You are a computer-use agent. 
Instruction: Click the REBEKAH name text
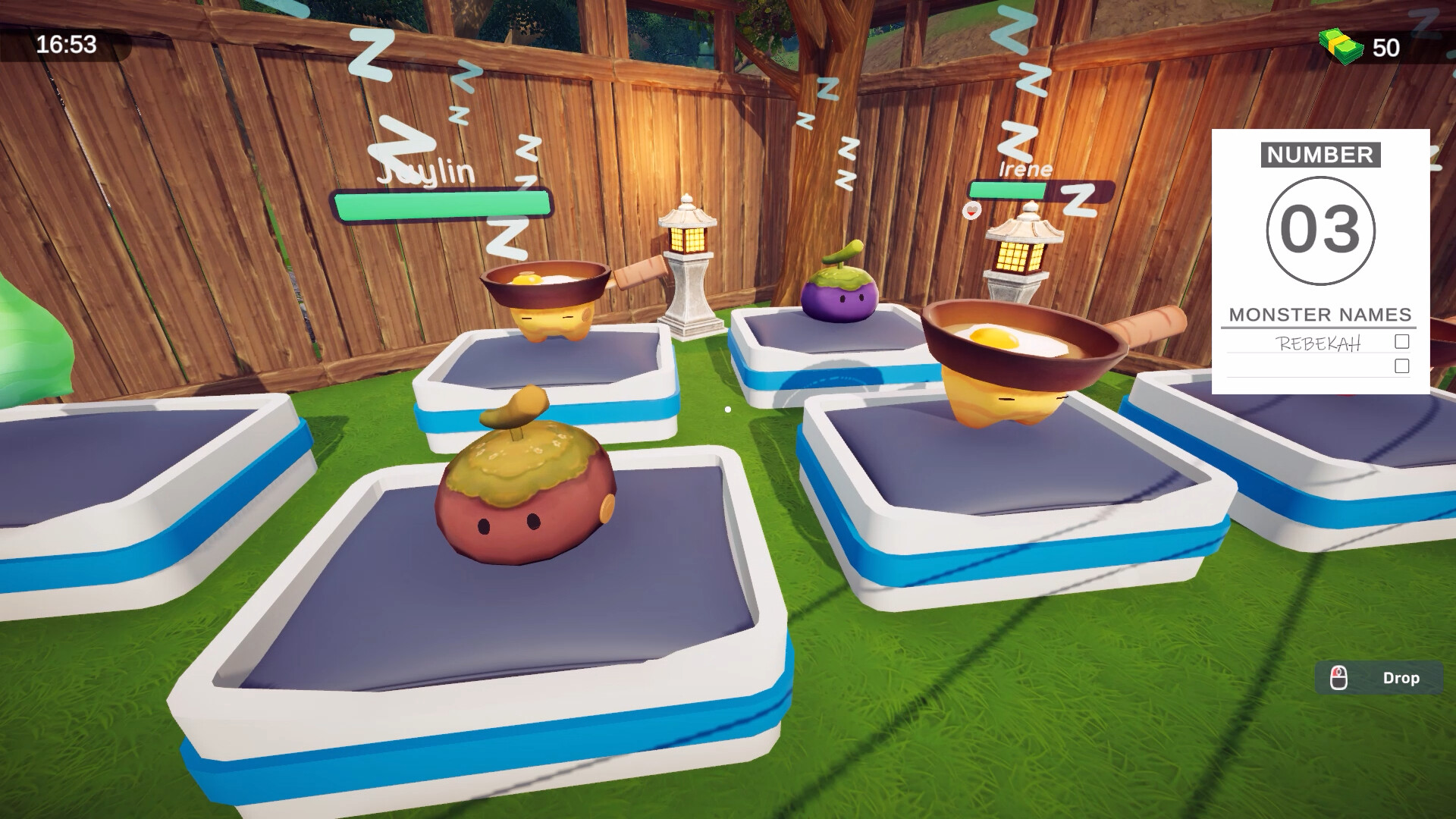point(1318,343)
